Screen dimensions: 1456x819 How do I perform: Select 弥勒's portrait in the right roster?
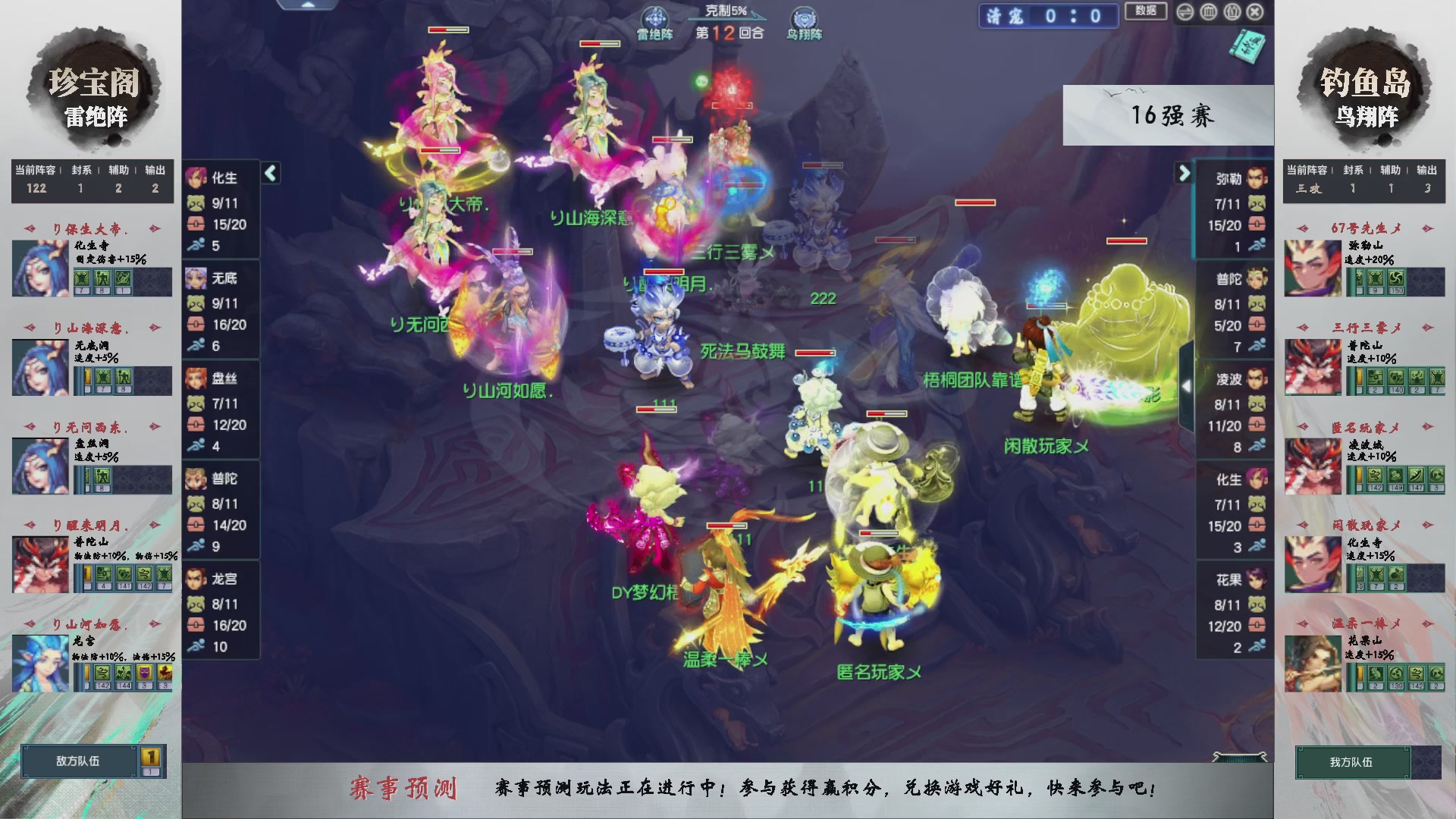(x=1256, y=177)
